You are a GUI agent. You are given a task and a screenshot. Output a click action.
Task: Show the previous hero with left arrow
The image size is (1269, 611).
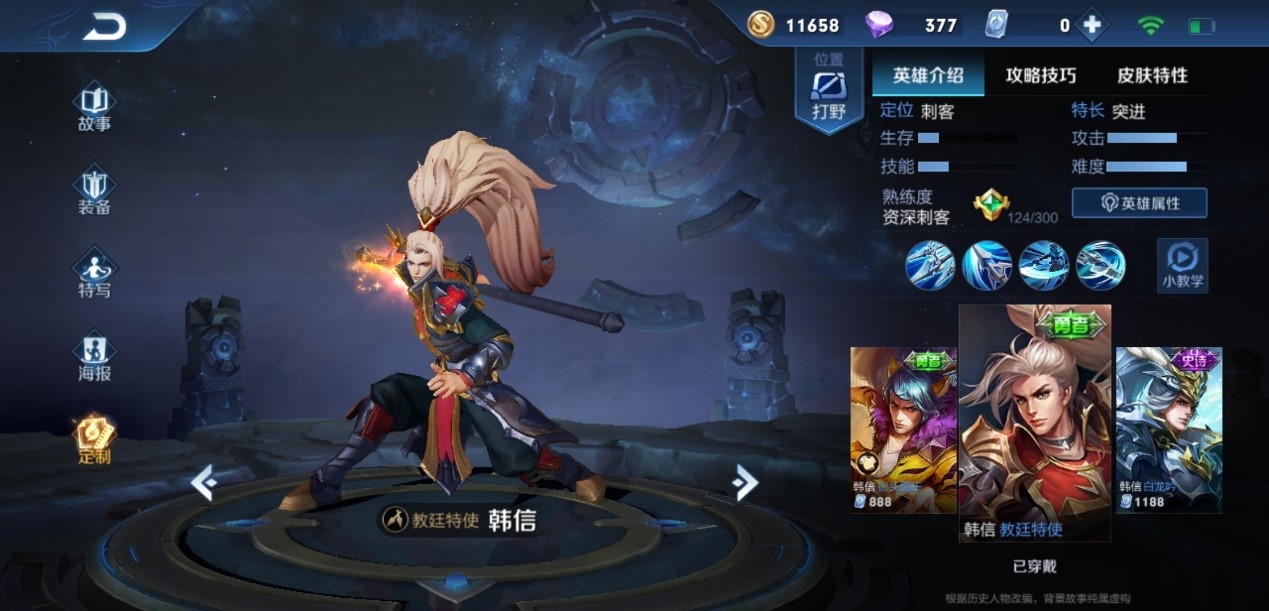click(204, 484)
